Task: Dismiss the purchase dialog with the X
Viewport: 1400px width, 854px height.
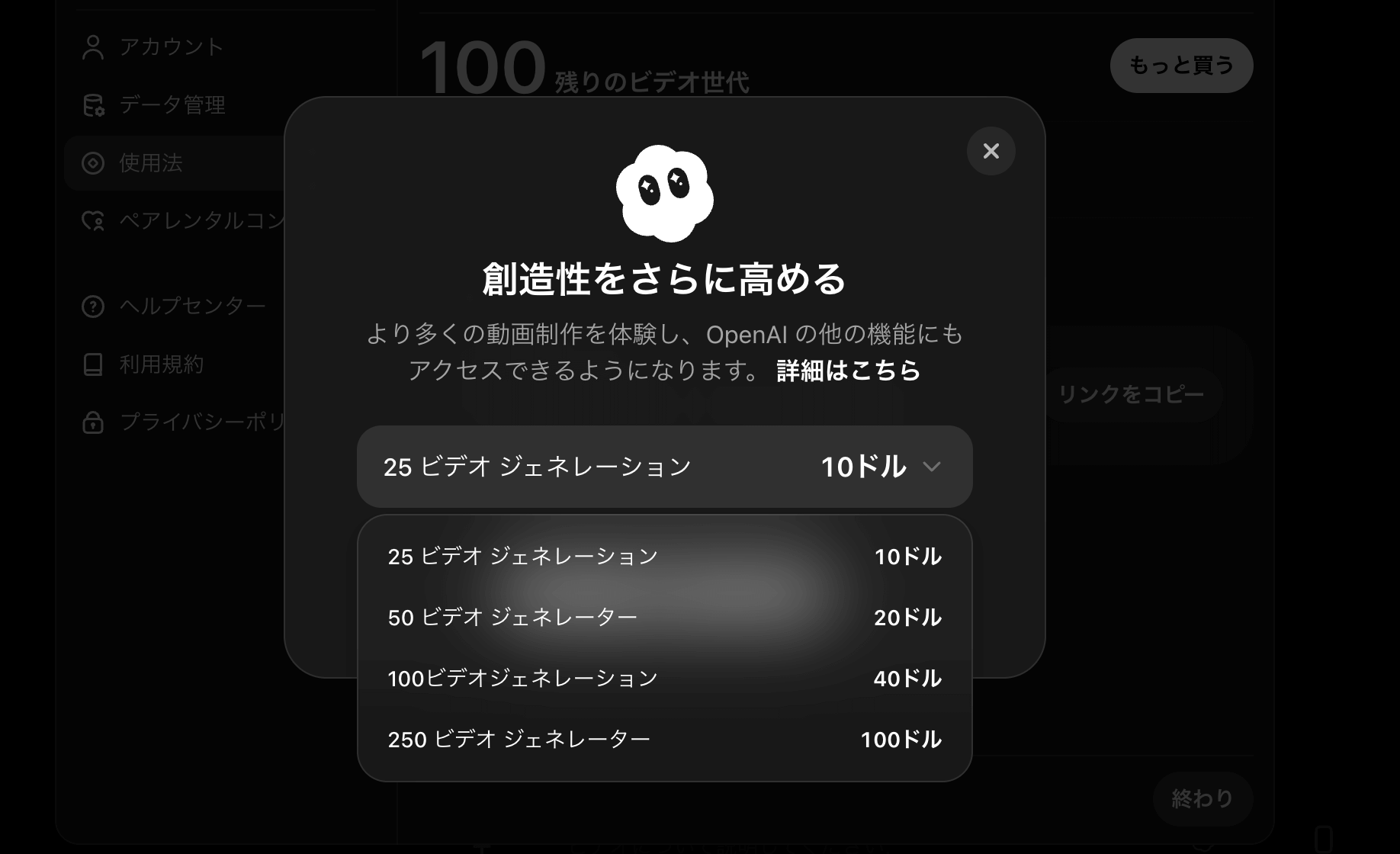Action: point(991,152)
